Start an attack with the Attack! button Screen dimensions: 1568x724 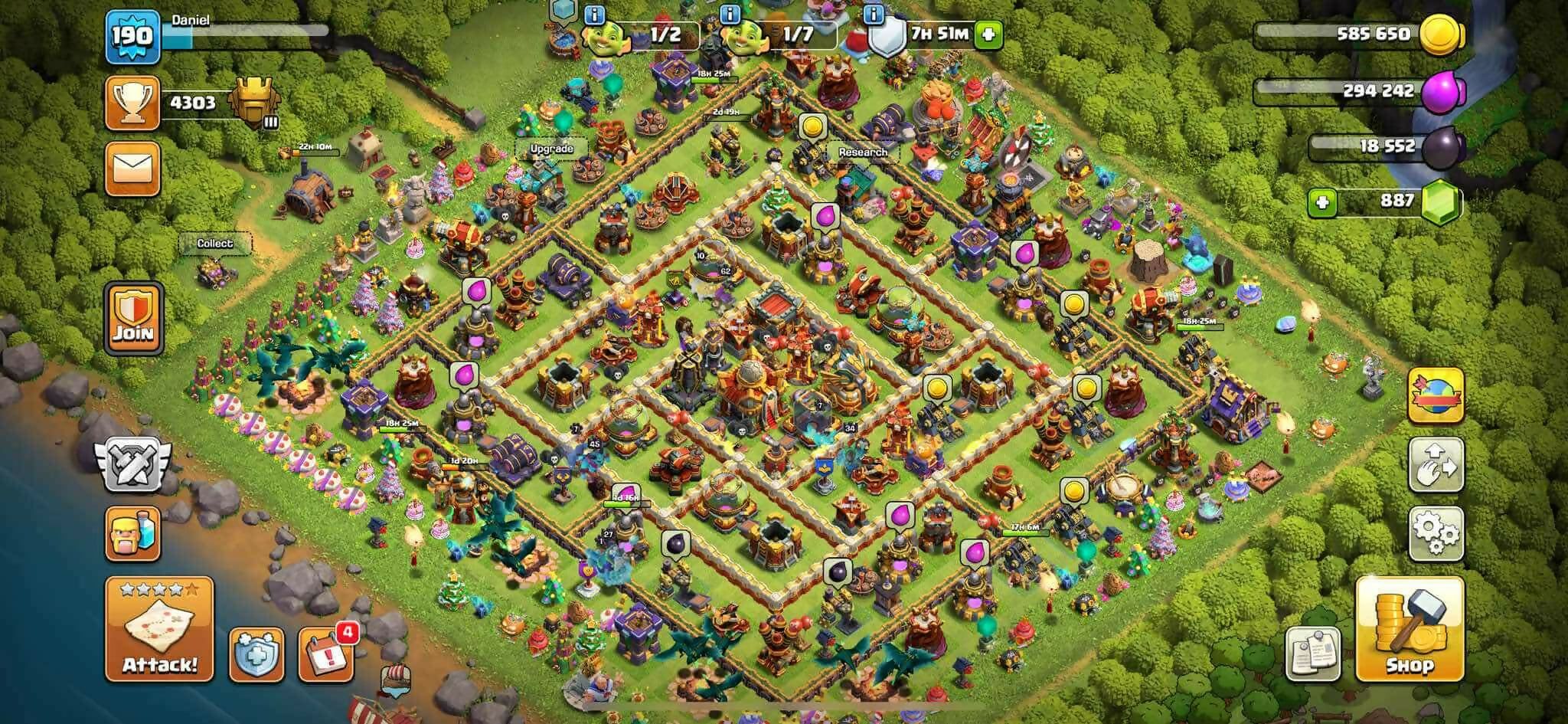coord(159,630)
